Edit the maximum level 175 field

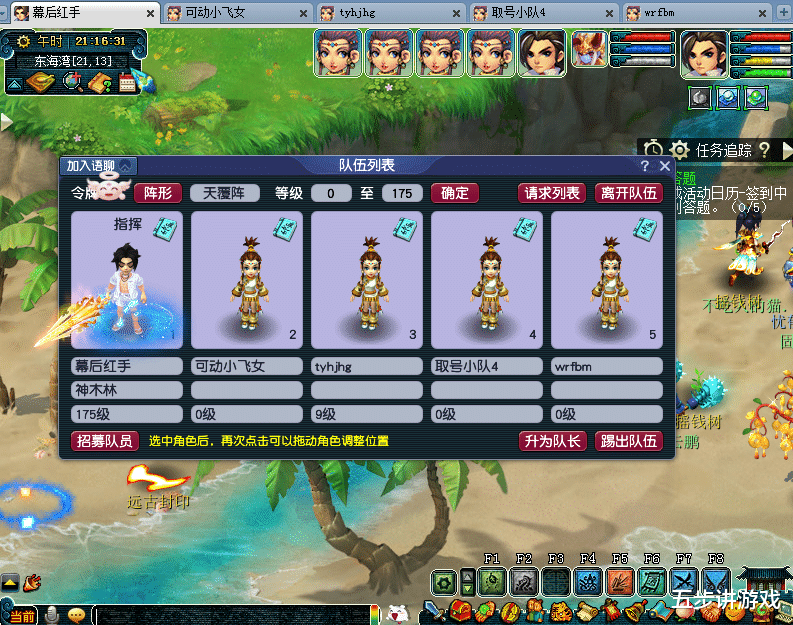402,193
